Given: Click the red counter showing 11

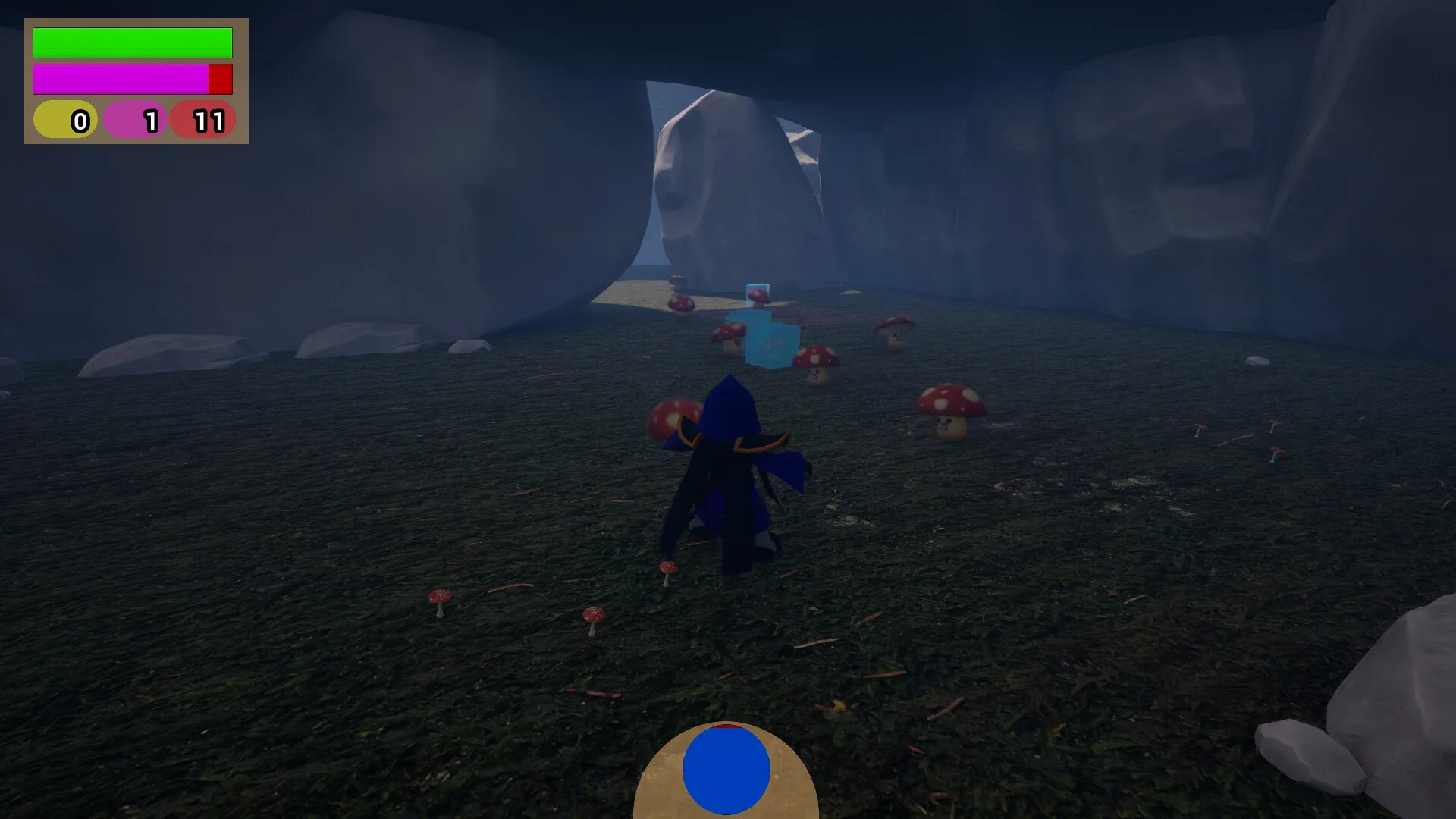Looking at the screenshot, I should 203,119.
